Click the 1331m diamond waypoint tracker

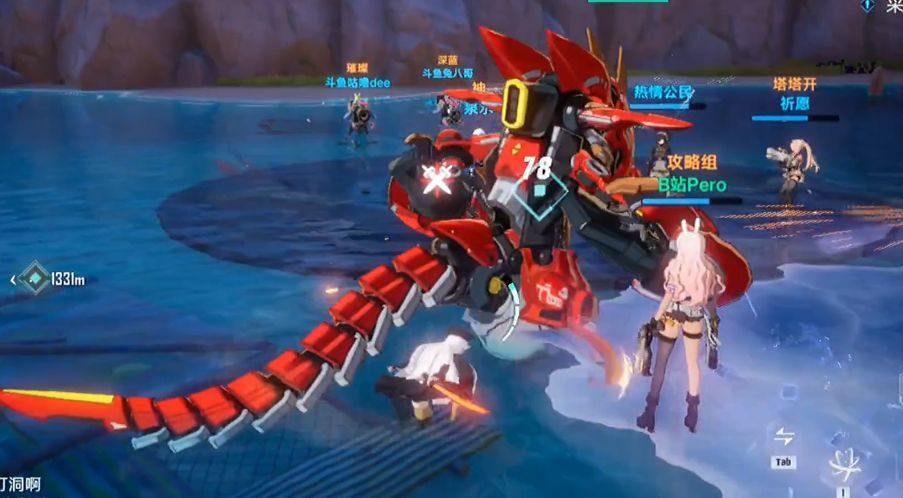point(36,279)
